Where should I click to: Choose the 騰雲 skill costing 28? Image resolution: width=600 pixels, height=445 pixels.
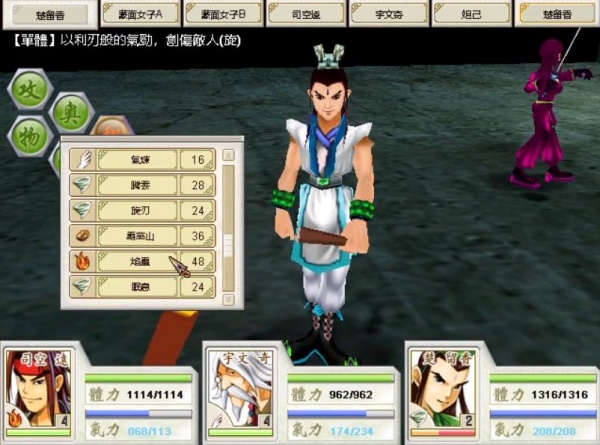point(139,185)
